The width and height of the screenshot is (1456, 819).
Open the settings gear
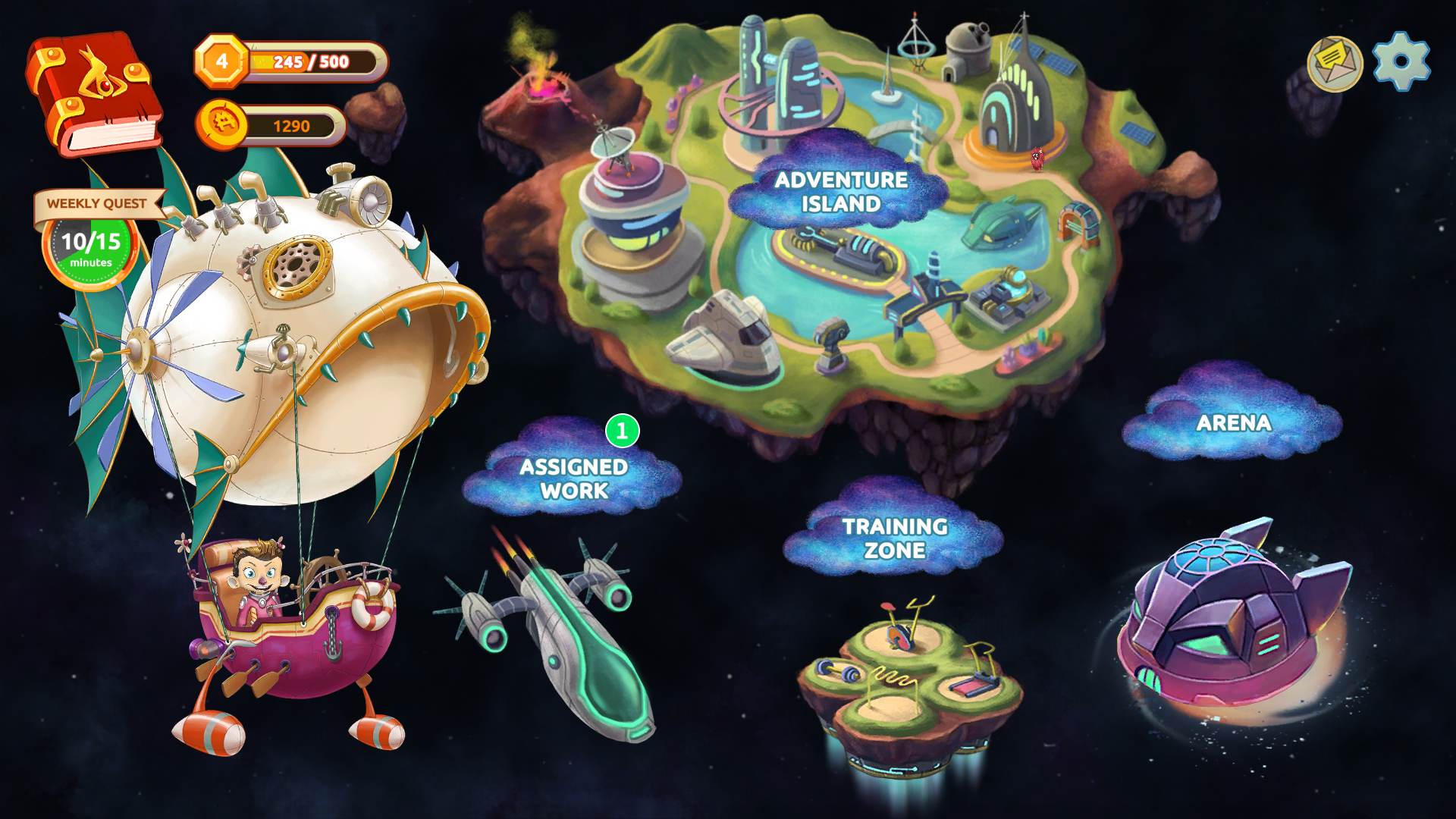(x=1401, y=62)
